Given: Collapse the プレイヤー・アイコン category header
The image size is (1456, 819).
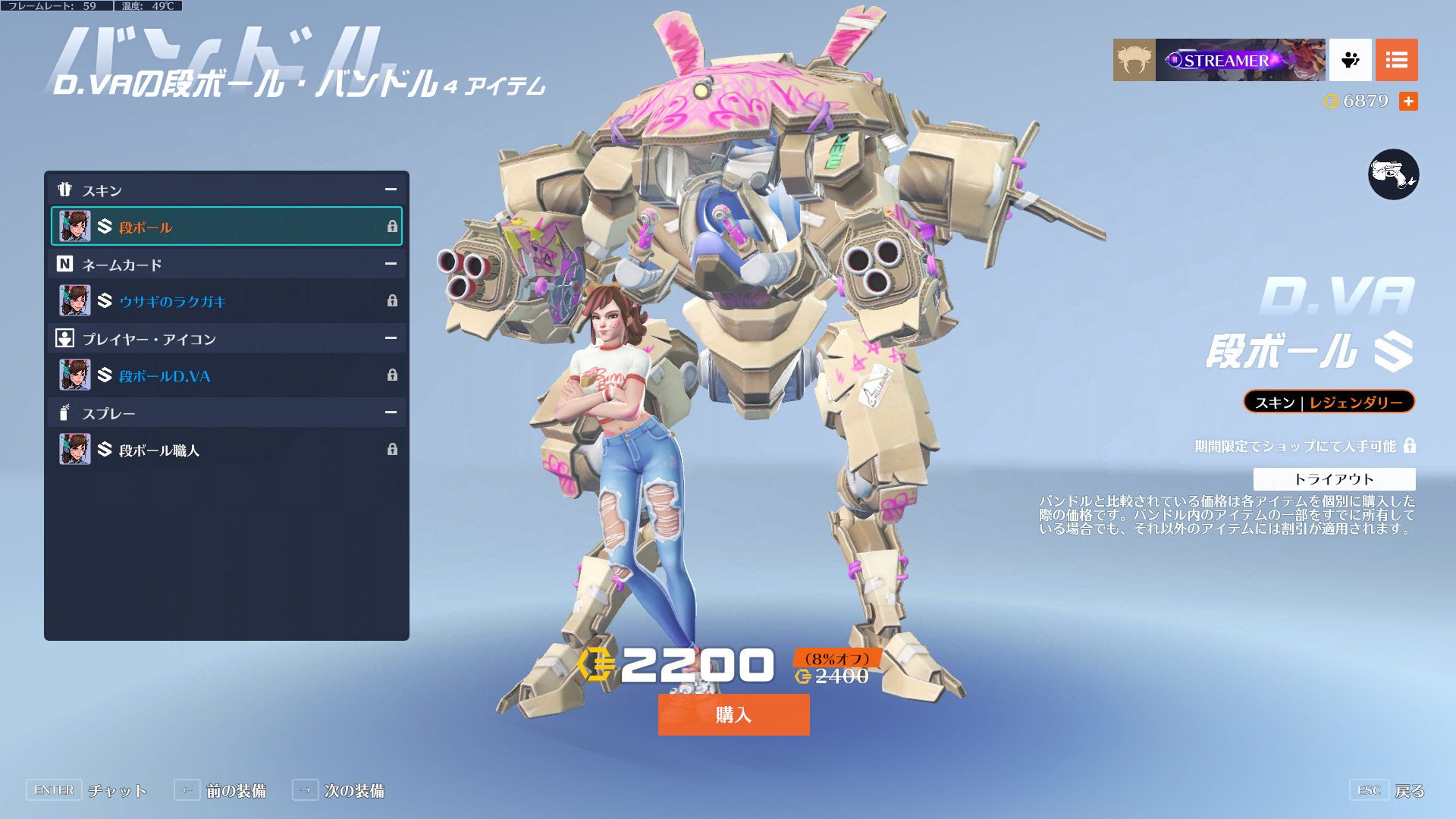Looking at the screenshot, I should click(391, 338).
